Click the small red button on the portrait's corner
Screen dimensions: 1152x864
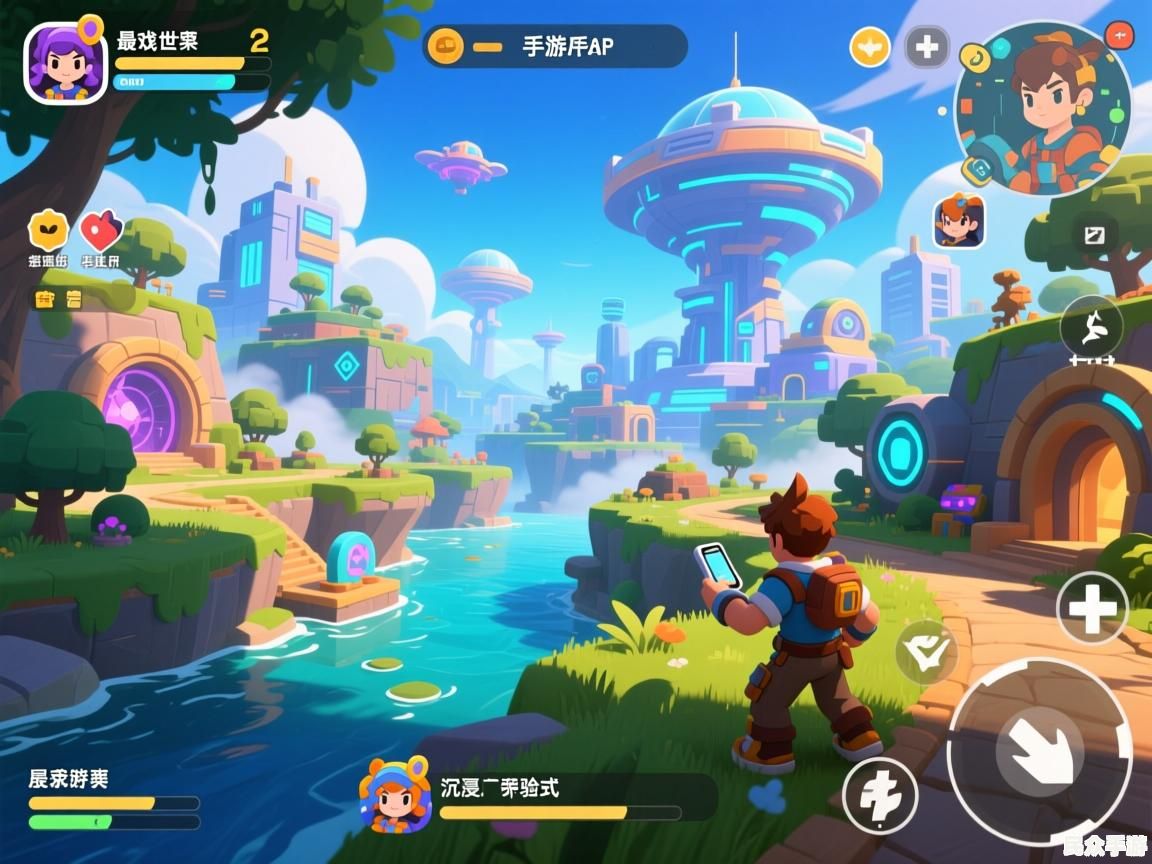point(1119,36)
